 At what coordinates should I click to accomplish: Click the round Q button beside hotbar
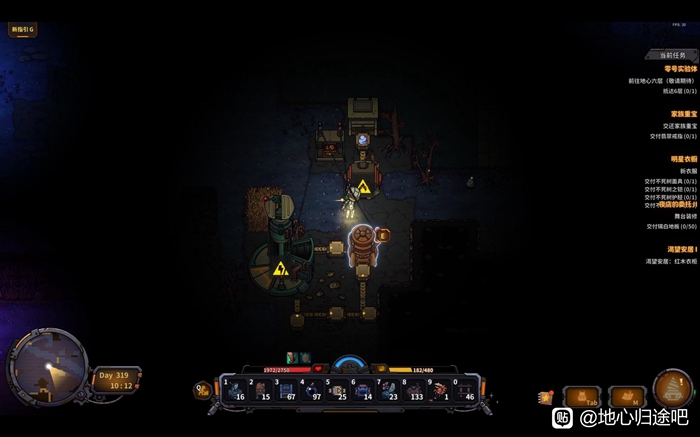point(202,390)
